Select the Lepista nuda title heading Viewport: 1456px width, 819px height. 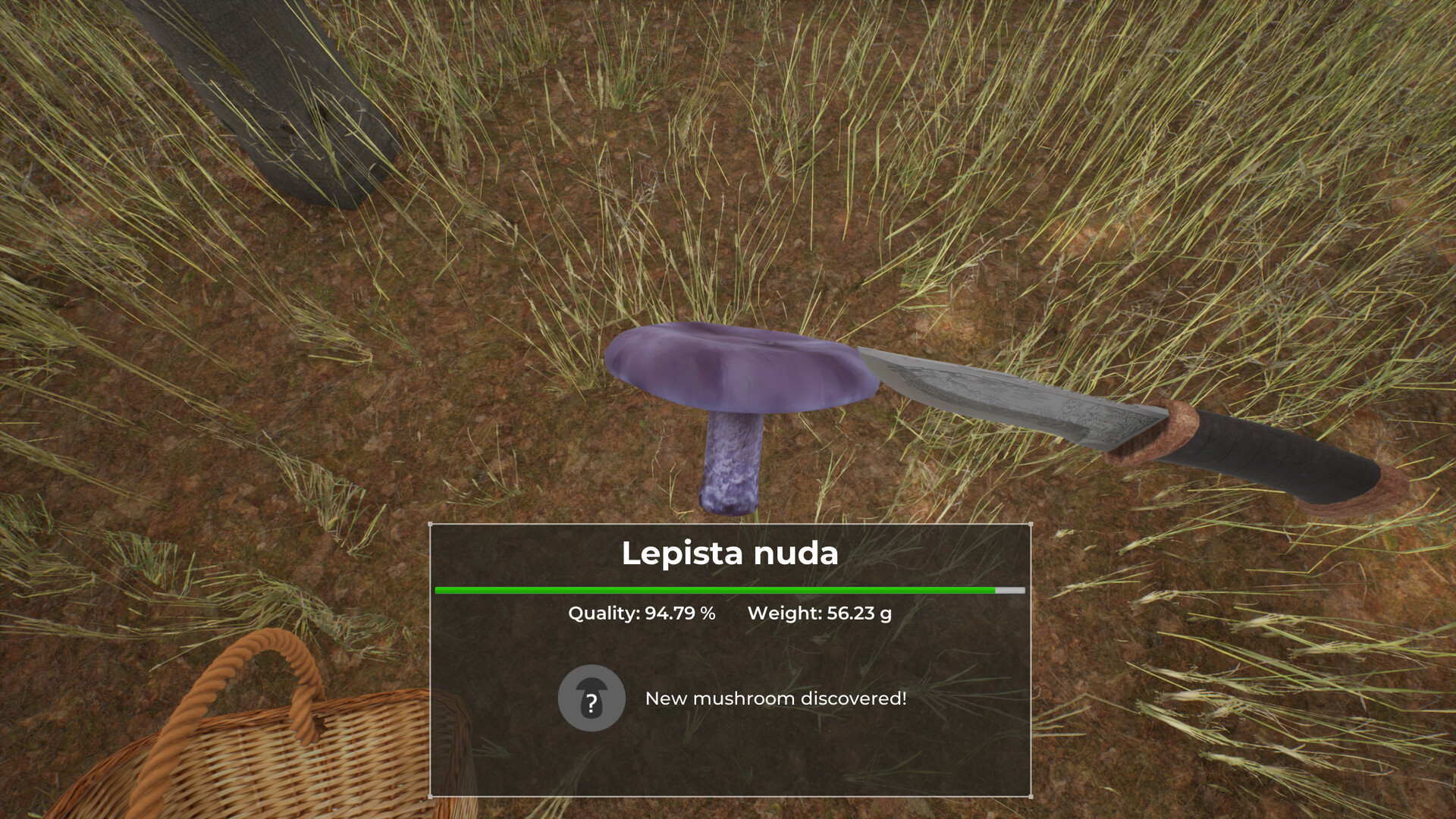coord(730,554)
